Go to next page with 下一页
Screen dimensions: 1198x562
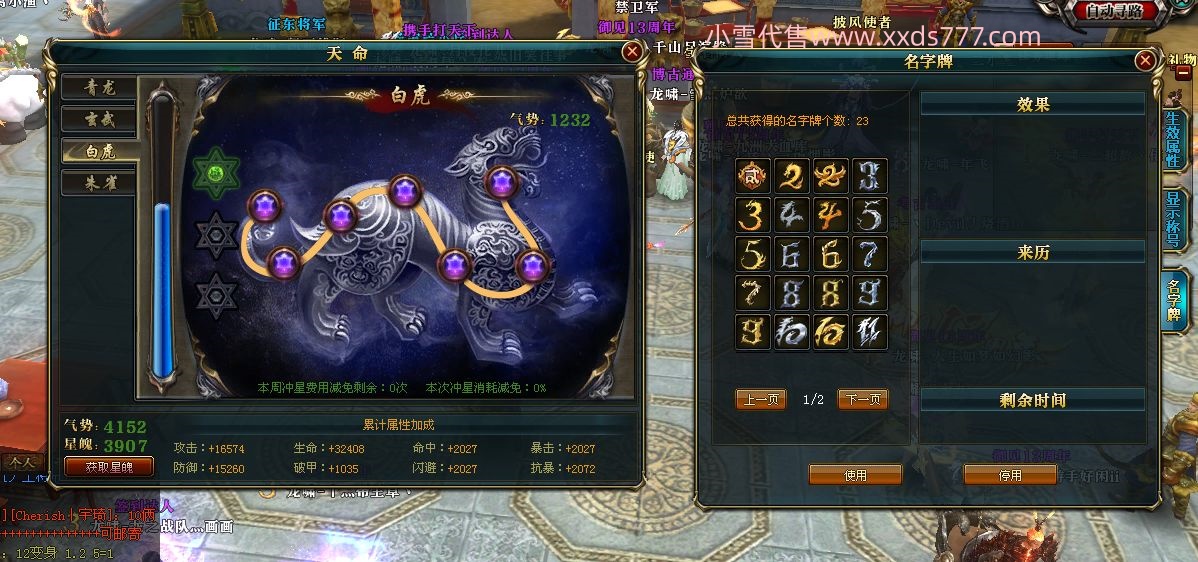point(862,400)
